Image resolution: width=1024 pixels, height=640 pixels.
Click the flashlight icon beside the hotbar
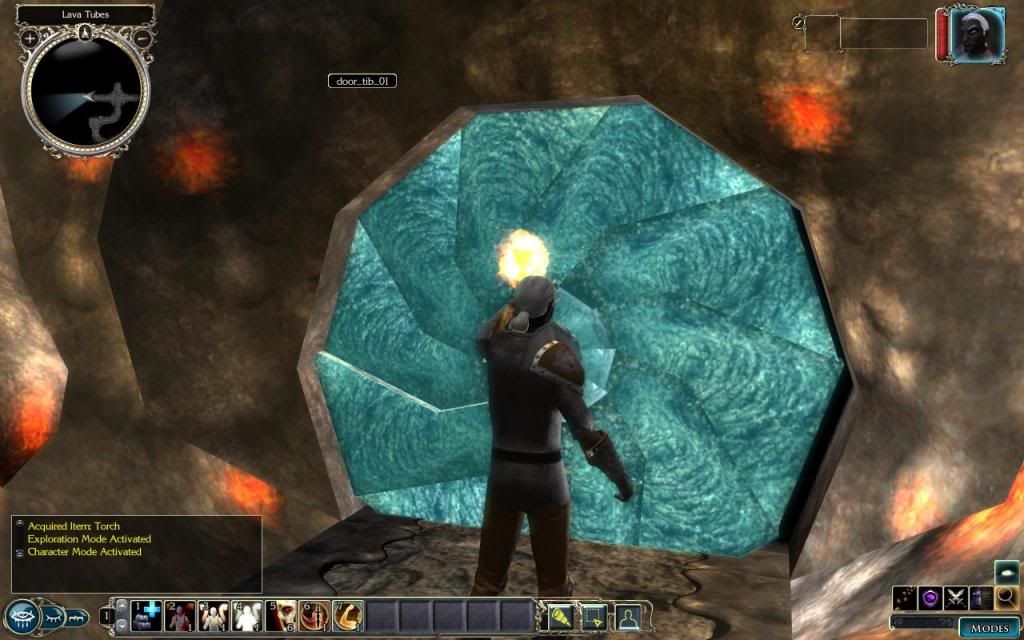[x=559, y=615]
